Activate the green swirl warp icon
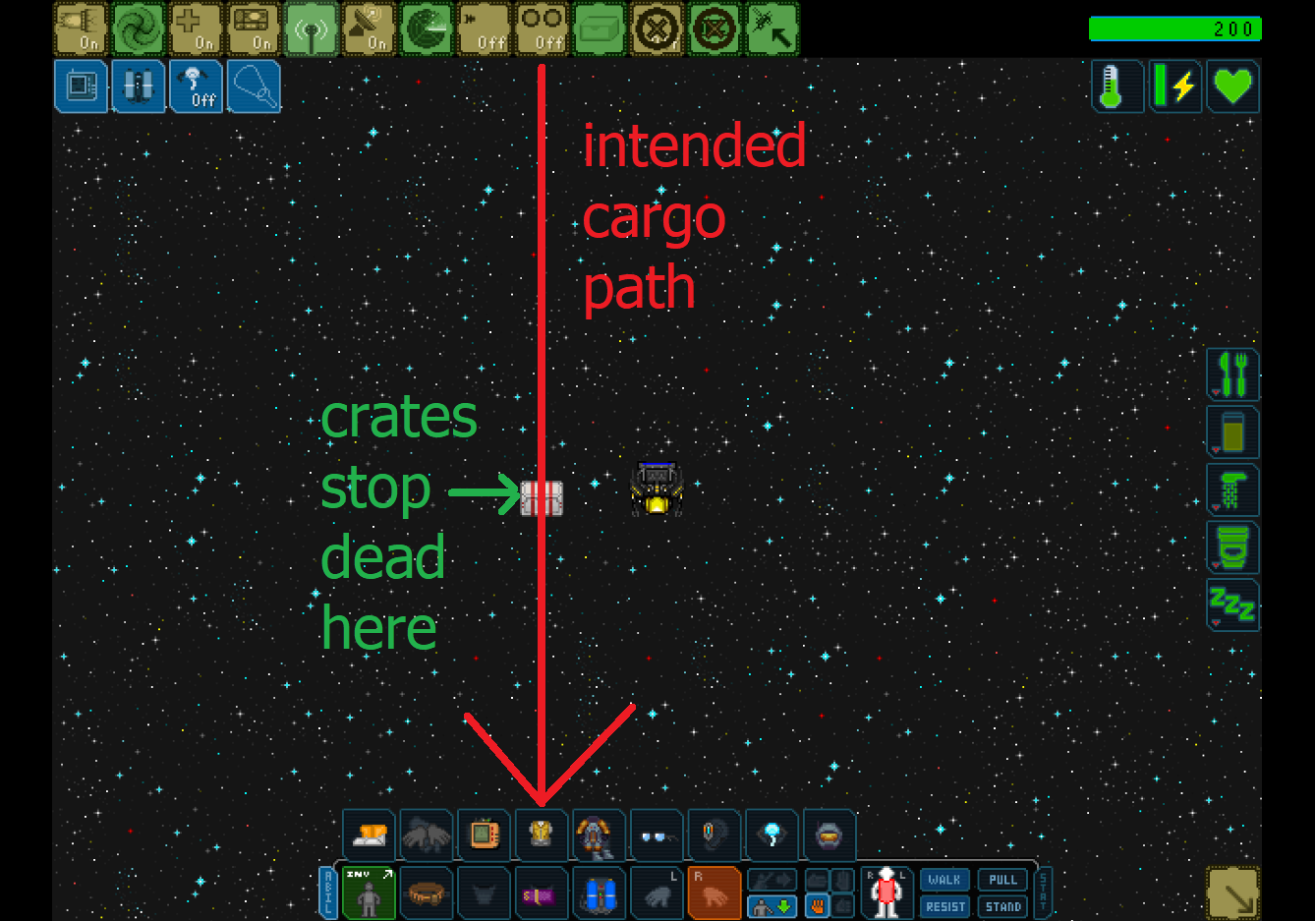This screenshot has width=1316, height=921. (x=138, y=29)
